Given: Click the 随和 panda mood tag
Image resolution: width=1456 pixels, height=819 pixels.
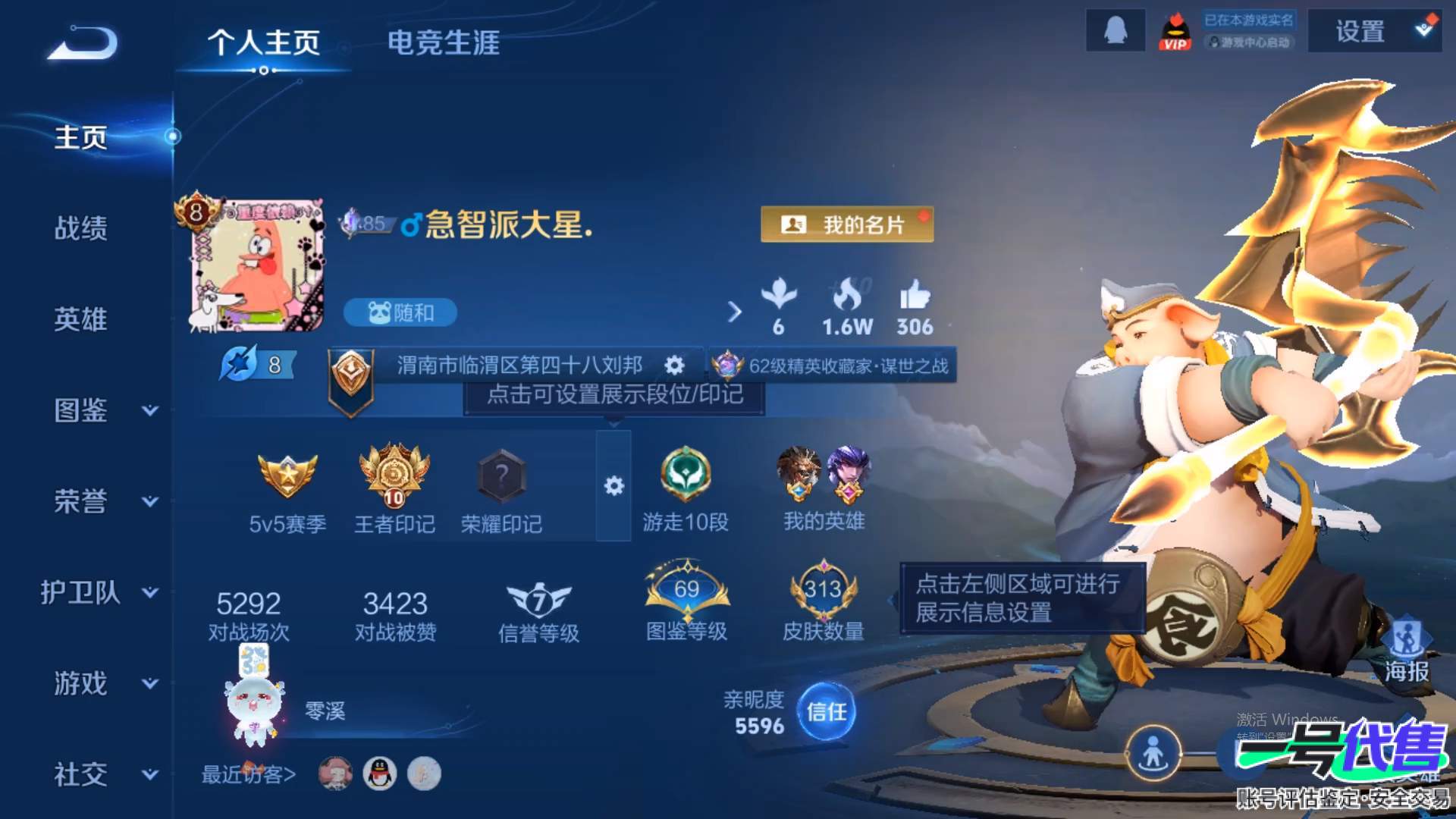Looking at the screenshot, I should tap(400, 312).
